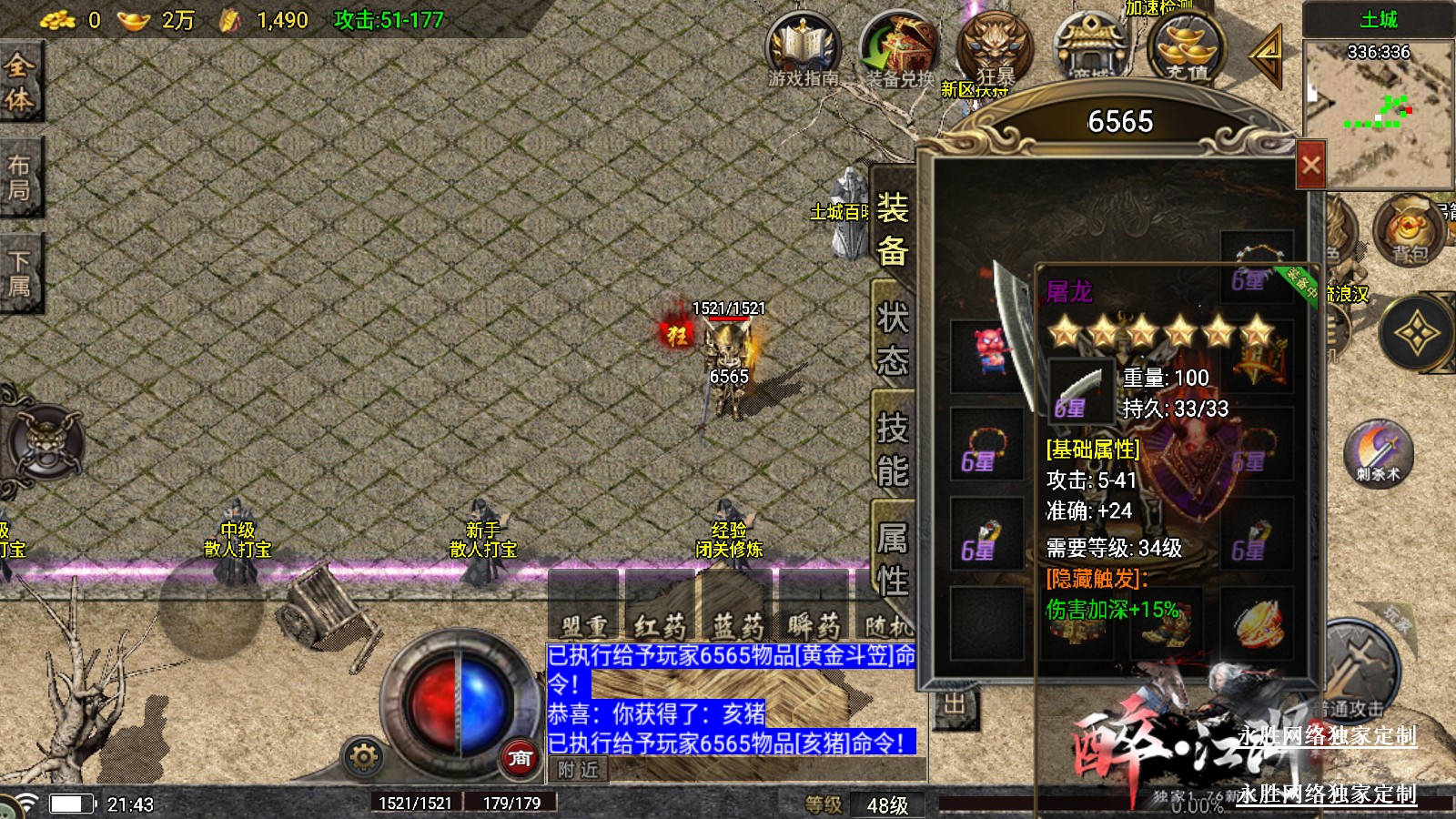Use the 刺杀术 skill
This screenshot has height=819, width=1456.
pos(1378,452)
